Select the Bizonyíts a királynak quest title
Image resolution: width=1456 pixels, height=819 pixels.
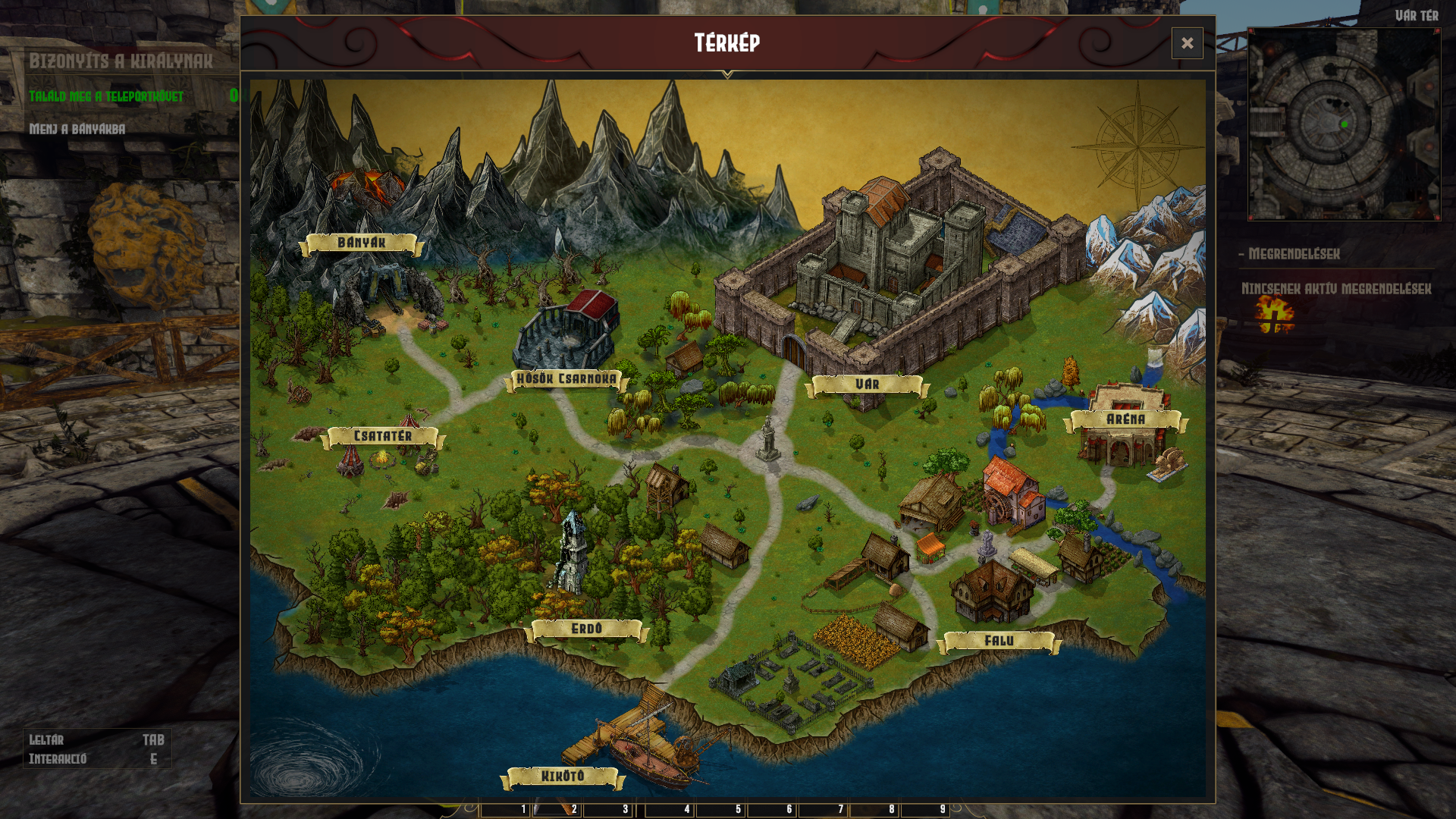pyautogui.click(x=121, y=61)
